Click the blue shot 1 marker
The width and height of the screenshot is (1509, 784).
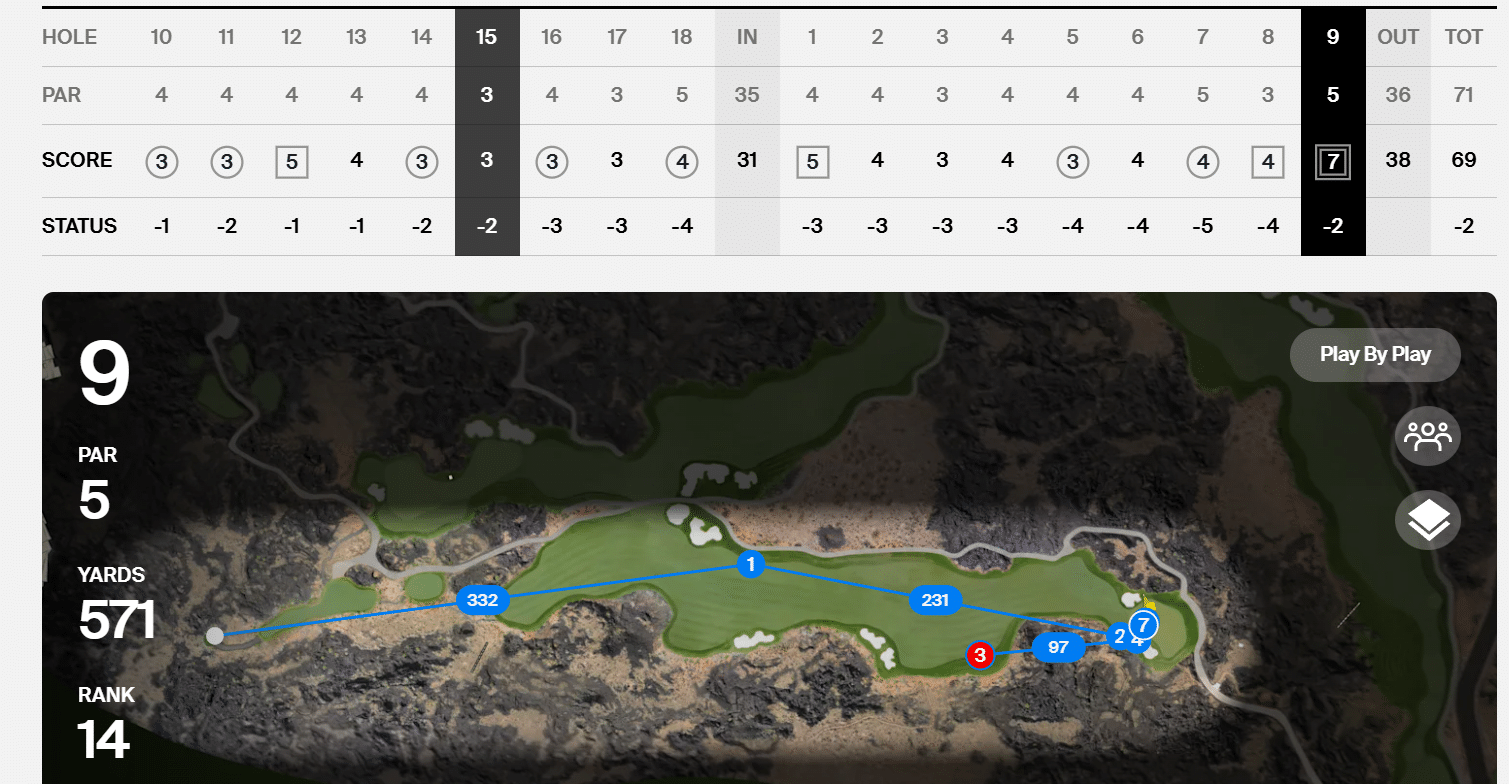[x=750, y=564]
